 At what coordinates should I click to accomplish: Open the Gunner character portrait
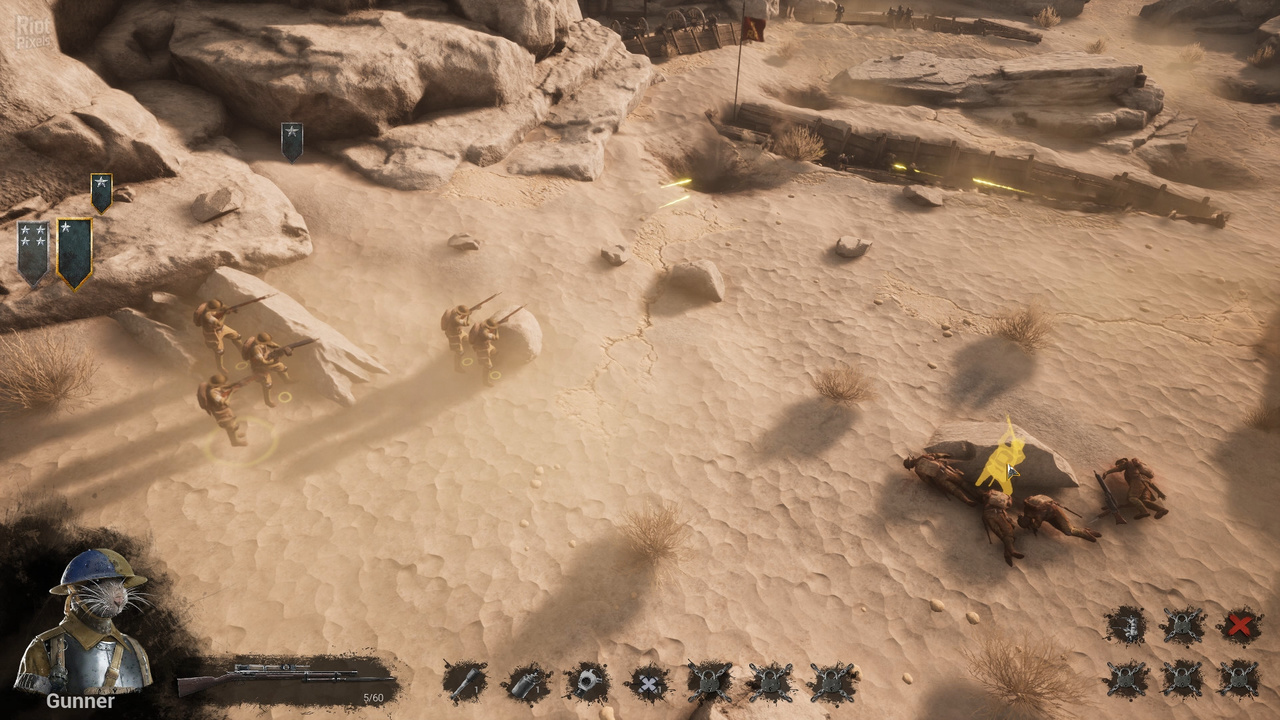click(x=83, y=624)
